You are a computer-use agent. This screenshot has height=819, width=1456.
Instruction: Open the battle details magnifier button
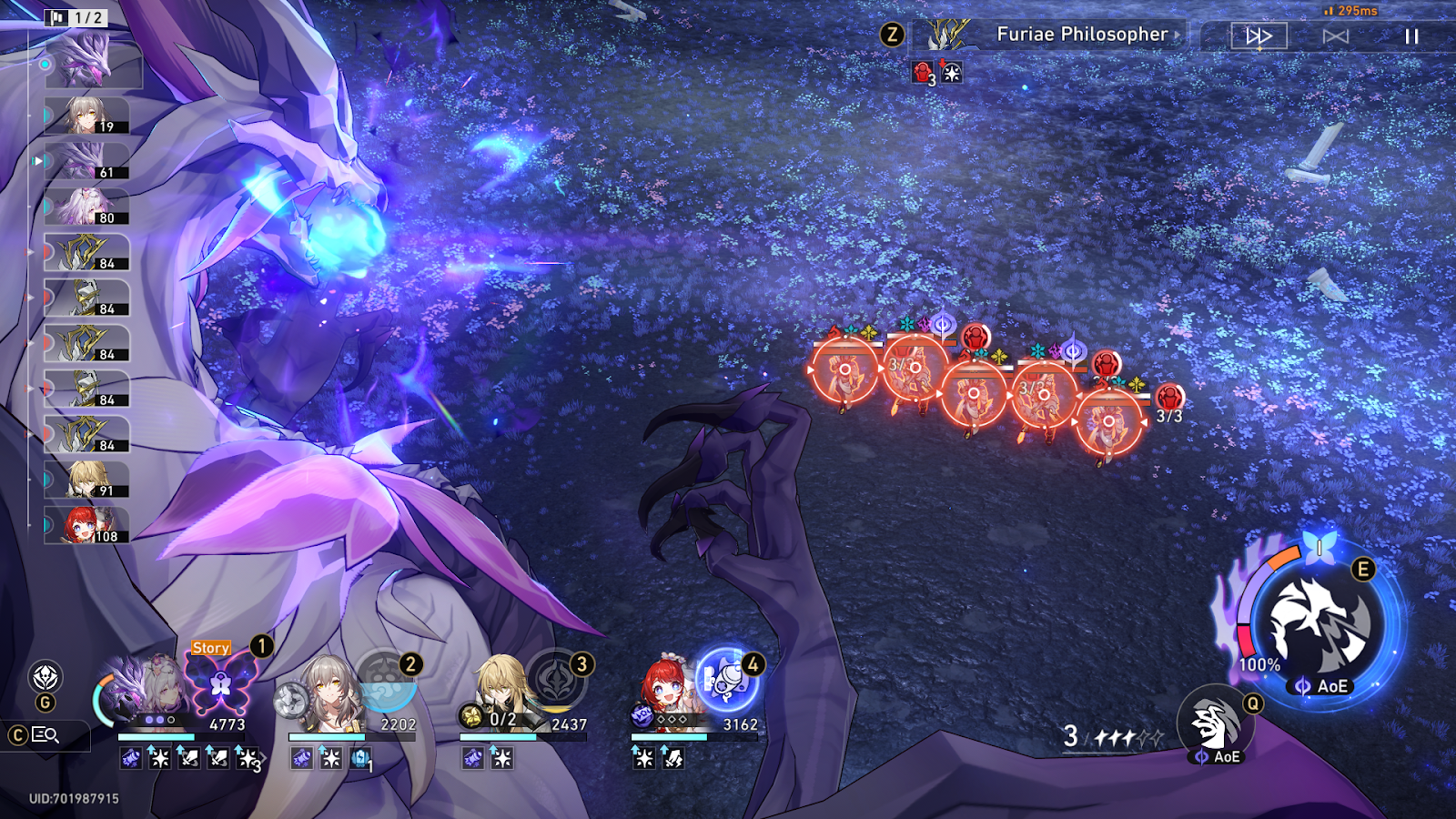tap(45, 734)
